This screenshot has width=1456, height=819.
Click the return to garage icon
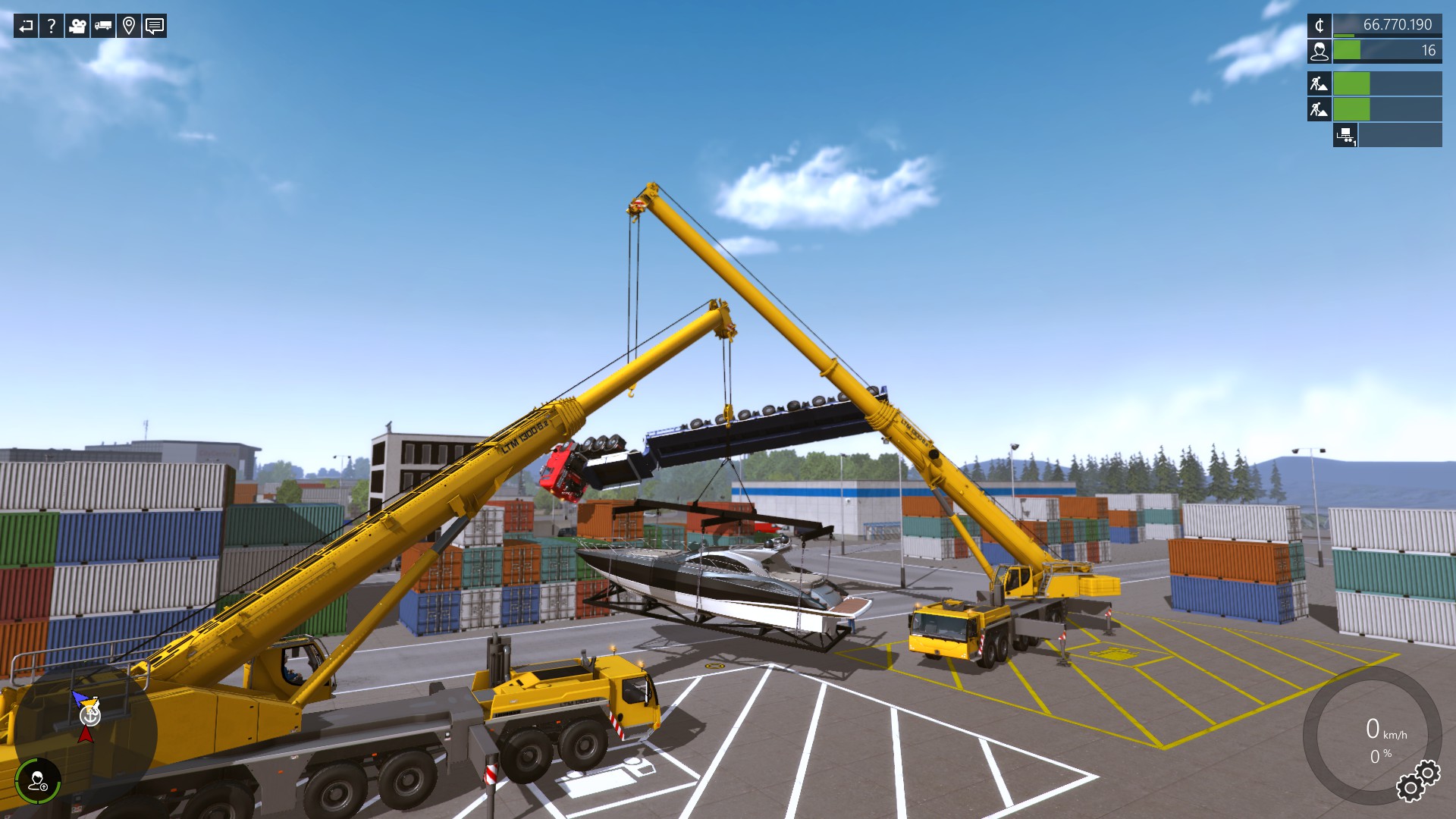point(25,27)
